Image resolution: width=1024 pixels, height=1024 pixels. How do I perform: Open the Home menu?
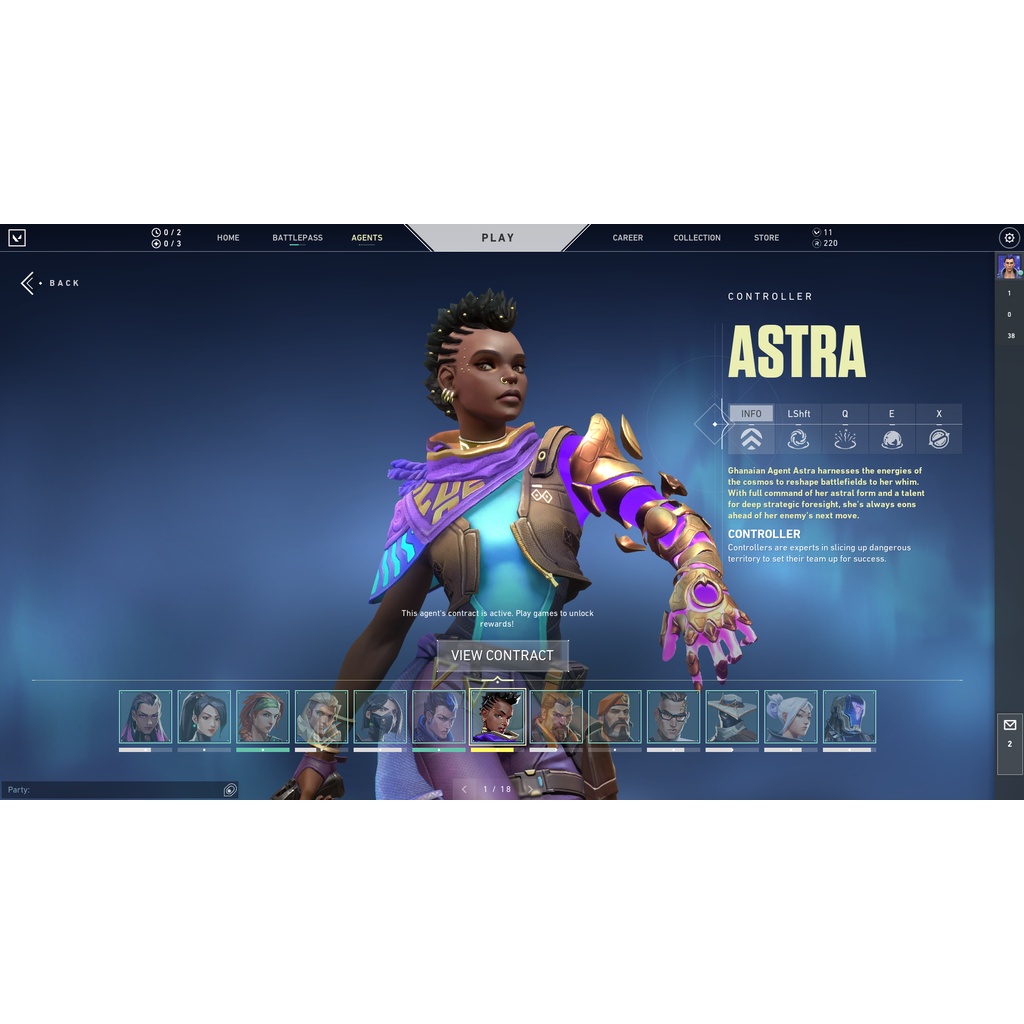(228, 238)
